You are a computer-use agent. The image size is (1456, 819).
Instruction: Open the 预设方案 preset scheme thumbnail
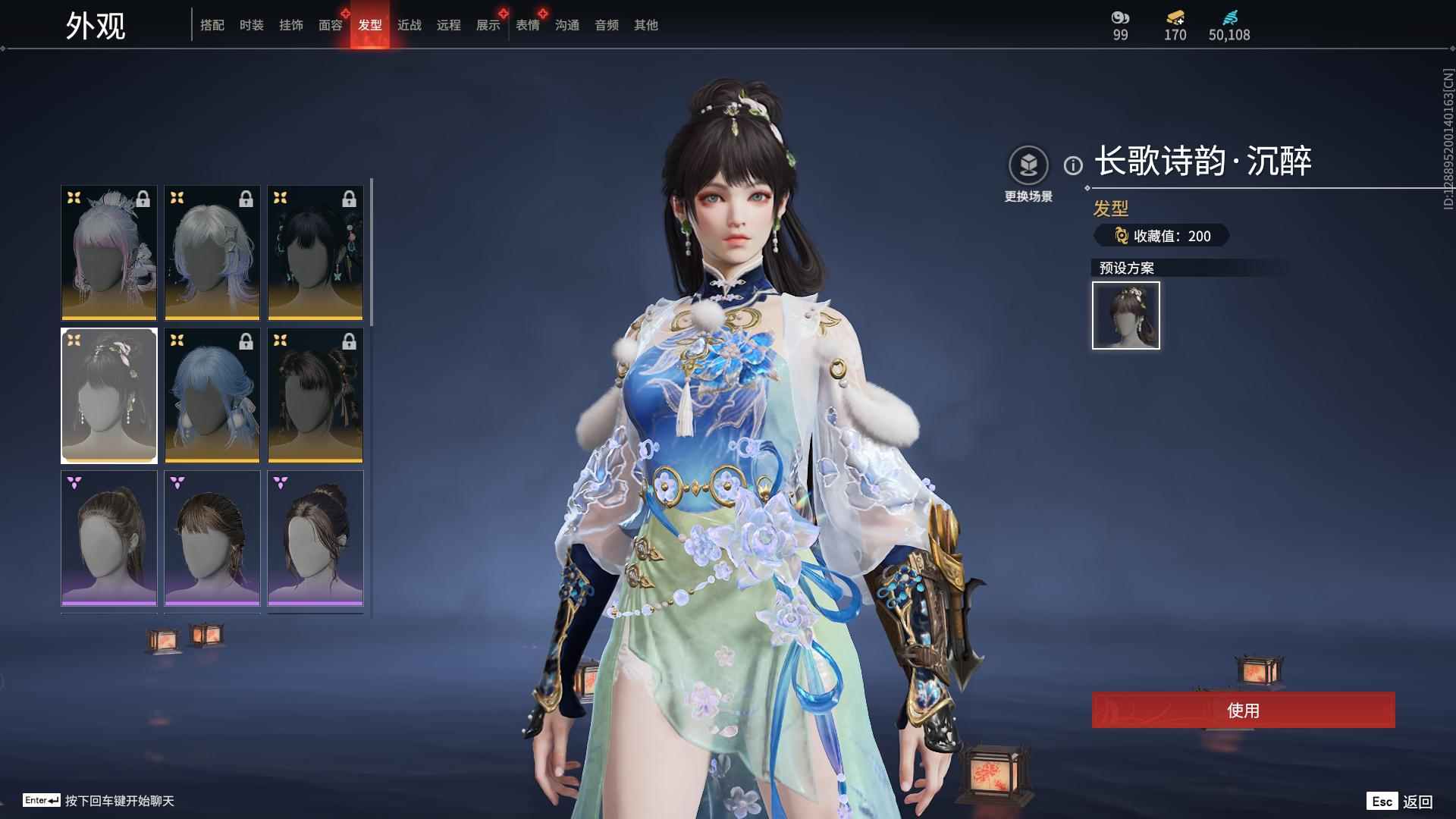[1125, 315]
